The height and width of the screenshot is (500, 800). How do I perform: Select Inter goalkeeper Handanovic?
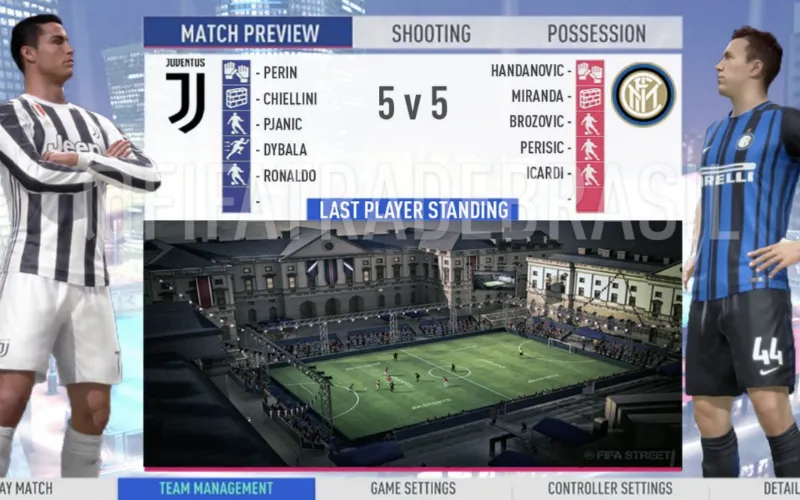530,71
